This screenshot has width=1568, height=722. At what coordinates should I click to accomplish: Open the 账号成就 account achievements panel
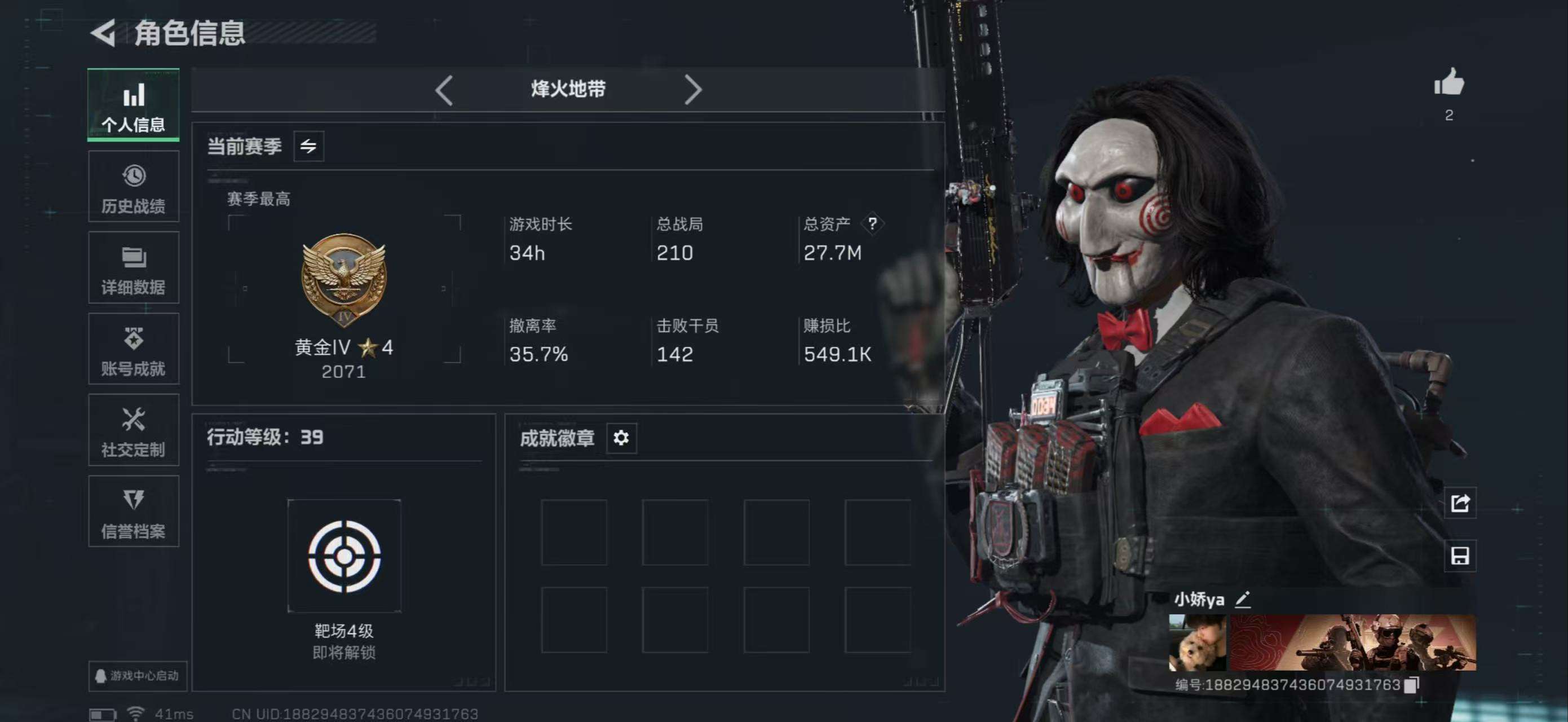(x=133, y=349)
